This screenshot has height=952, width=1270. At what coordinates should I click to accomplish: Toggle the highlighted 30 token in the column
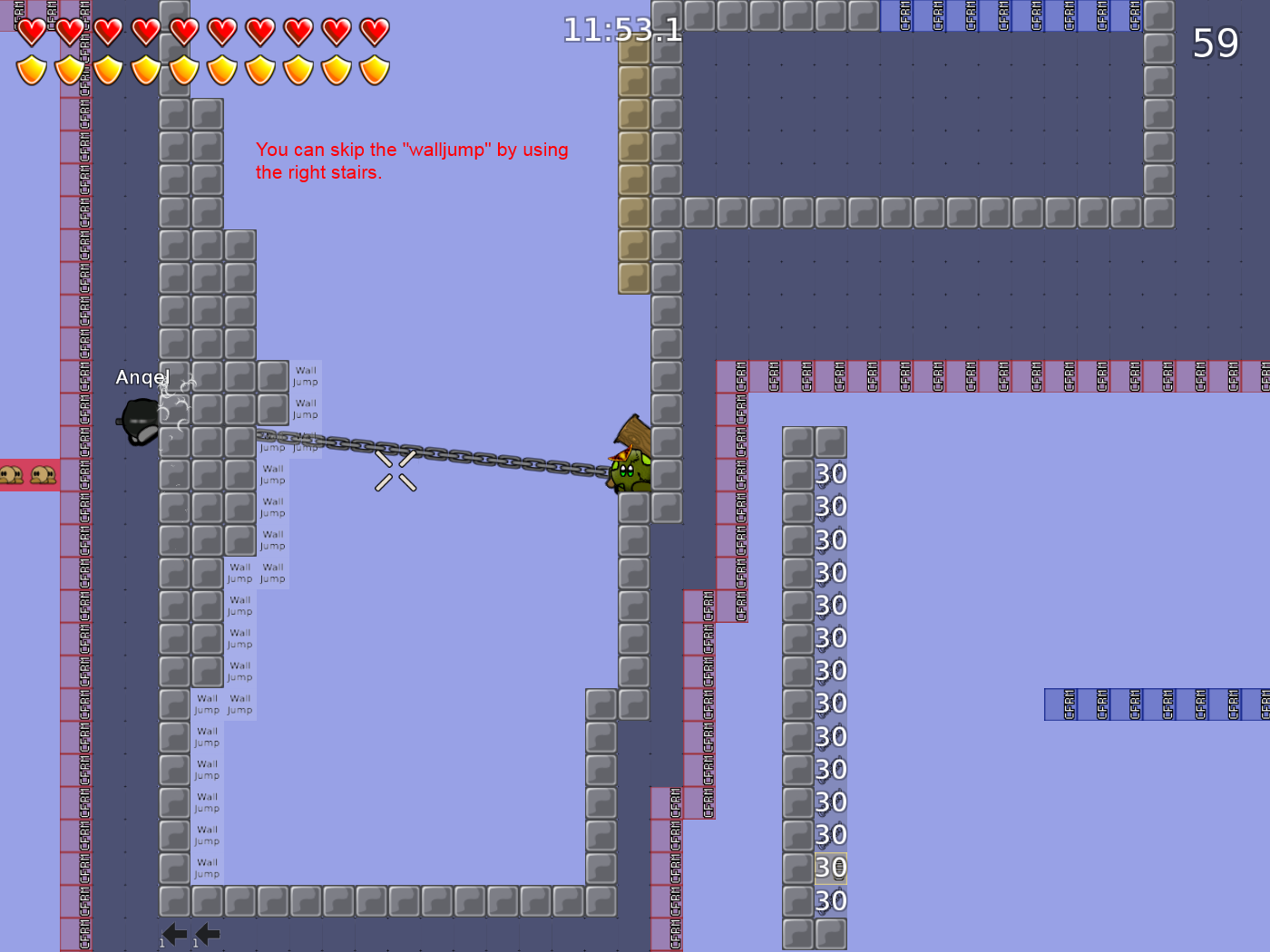829,868
